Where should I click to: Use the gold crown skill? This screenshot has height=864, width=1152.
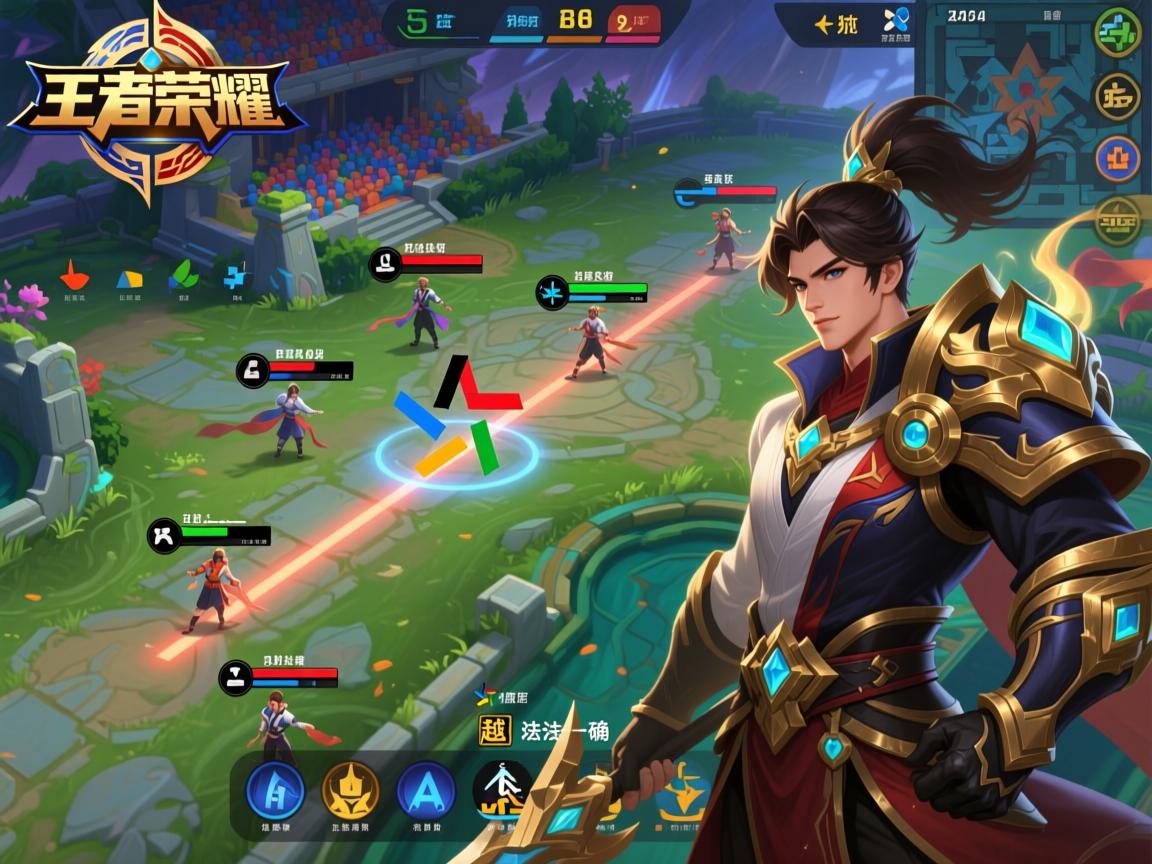point(351,789)
